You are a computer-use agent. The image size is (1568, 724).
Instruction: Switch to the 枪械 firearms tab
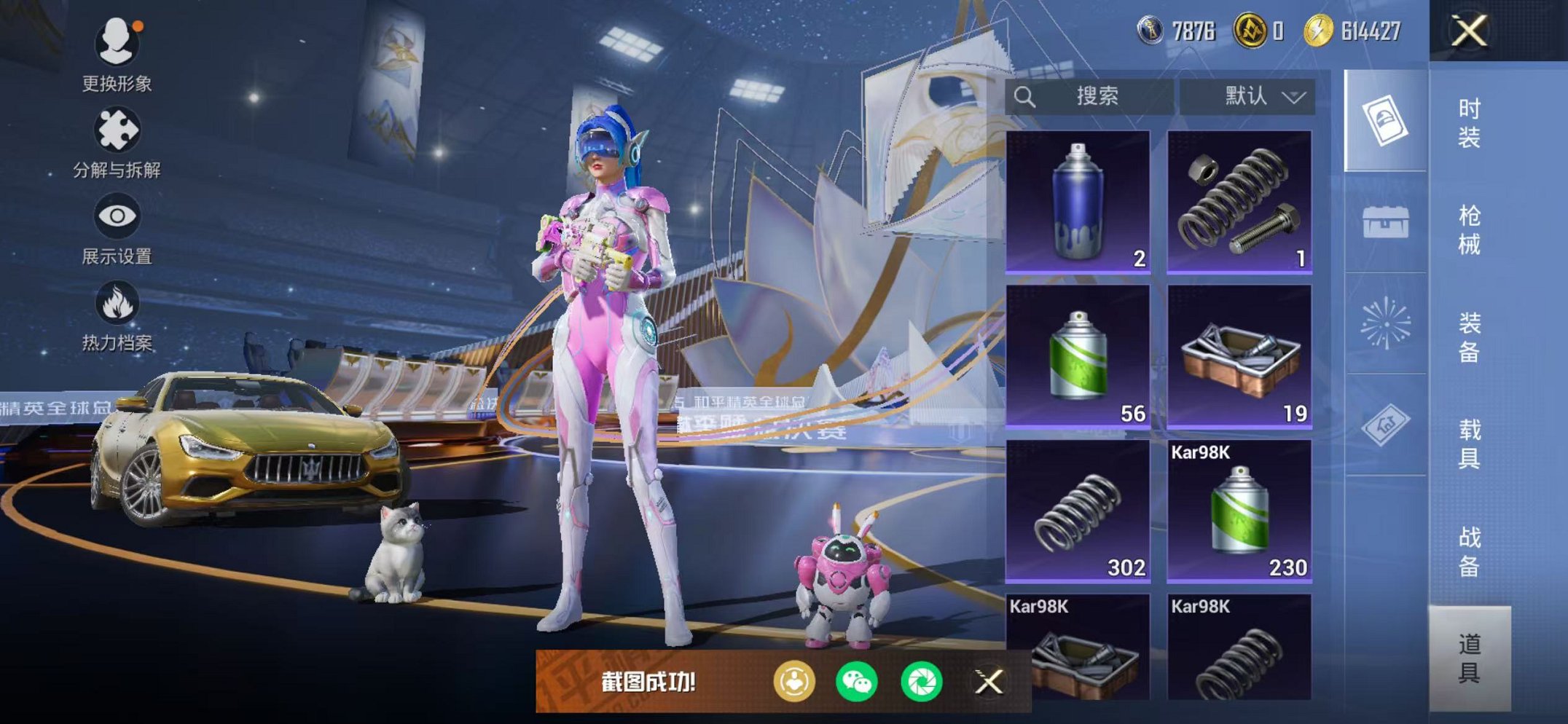[1469, 229]
